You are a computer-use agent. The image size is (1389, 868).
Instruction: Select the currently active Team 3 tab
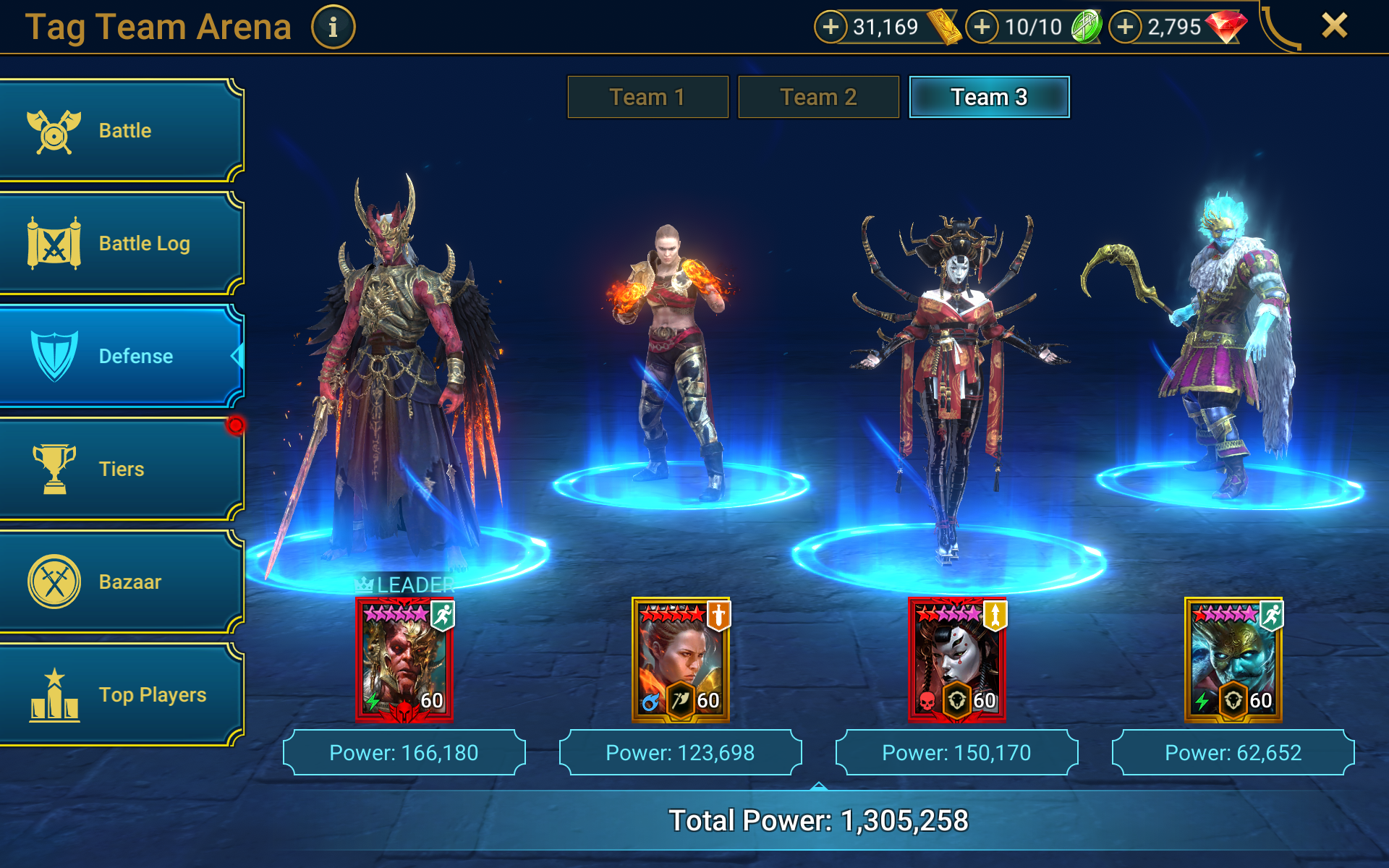pyautogui.click(x=989, y=96)
